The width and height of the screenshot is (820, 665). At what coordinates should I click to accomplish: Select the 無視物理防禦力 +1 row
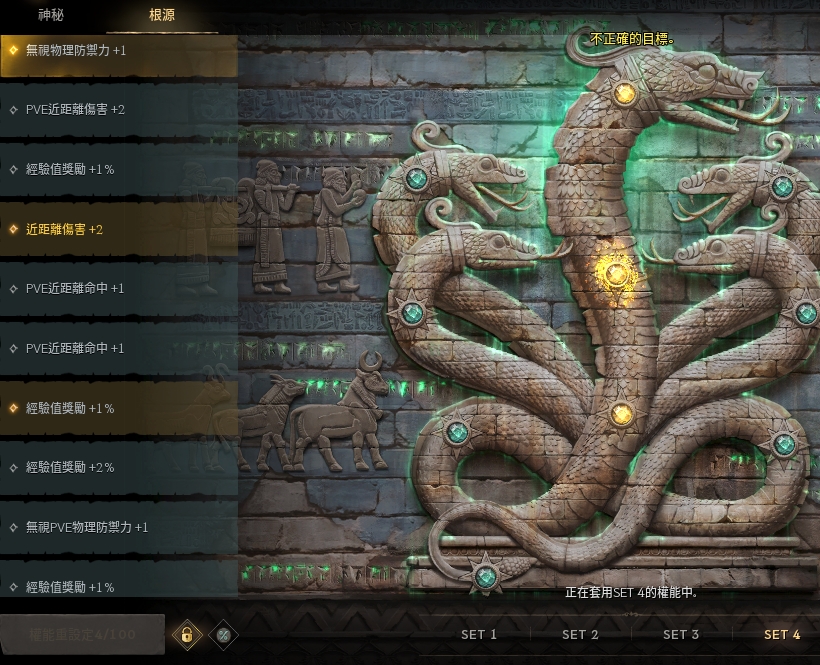tap(118, 50)
